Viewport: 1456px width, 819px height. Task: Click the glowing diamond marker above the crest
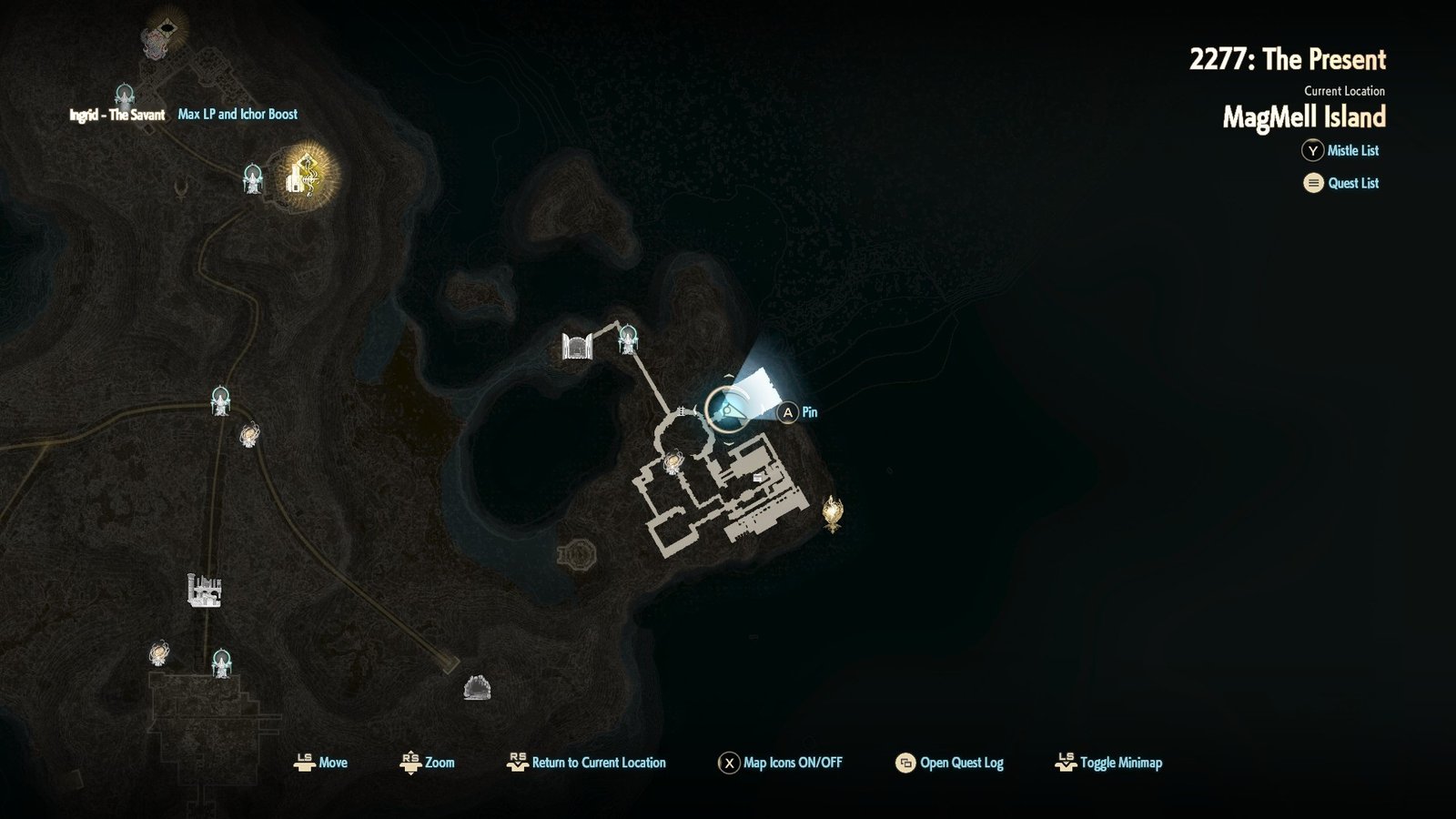(x=166, y=20)
